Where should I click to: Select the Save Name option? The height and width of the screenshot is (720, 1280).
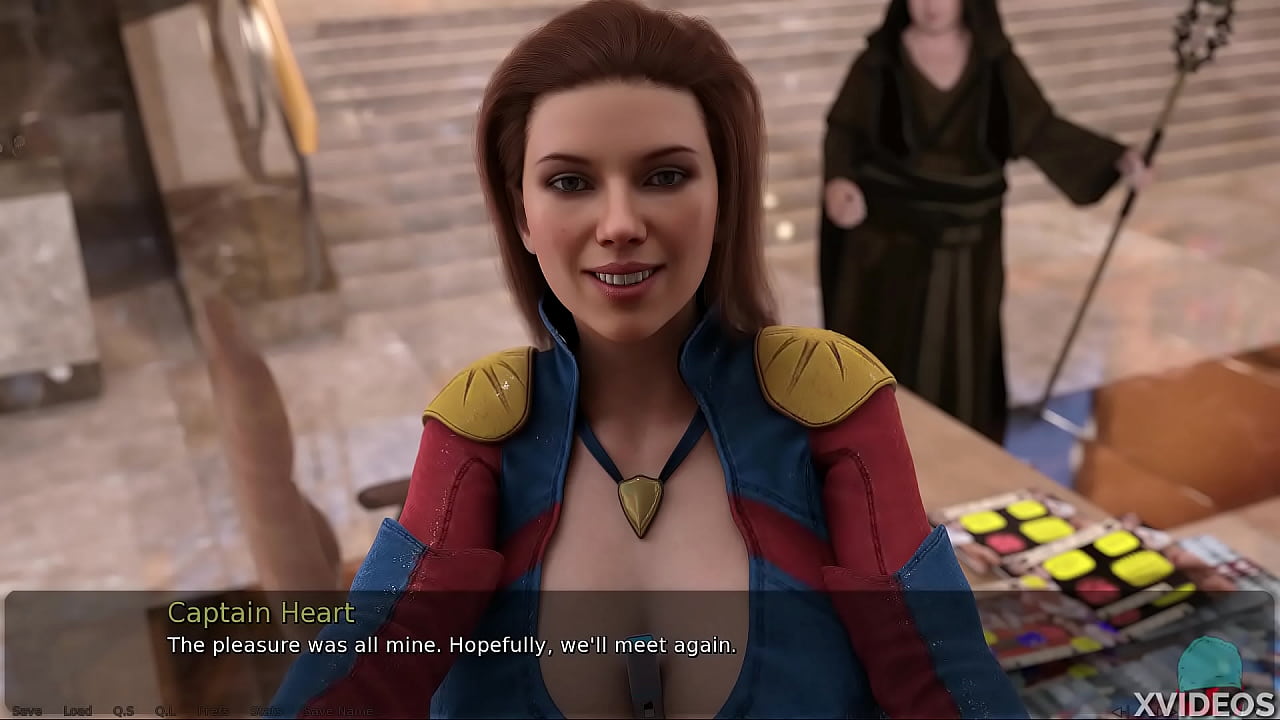pos(338,711)
